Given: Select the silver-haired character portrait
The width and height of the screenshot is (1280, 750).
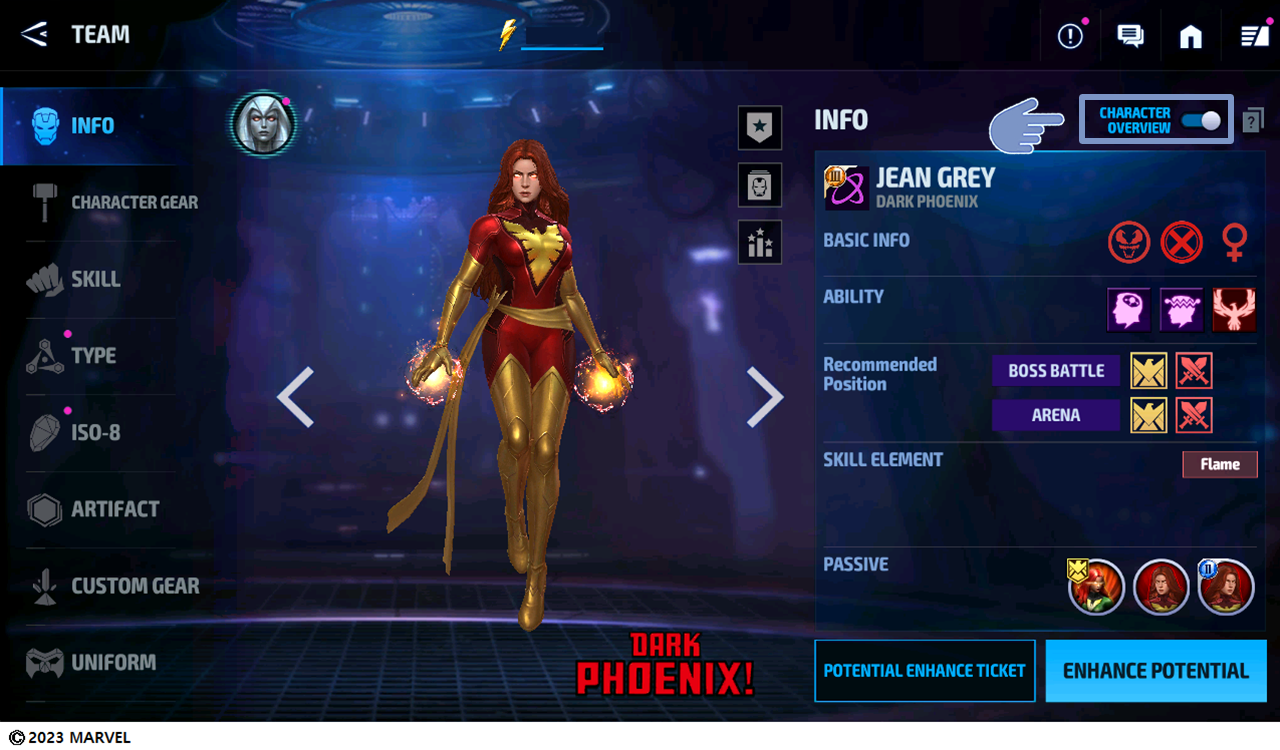Looking at the screenshot, I should (262, 124).
